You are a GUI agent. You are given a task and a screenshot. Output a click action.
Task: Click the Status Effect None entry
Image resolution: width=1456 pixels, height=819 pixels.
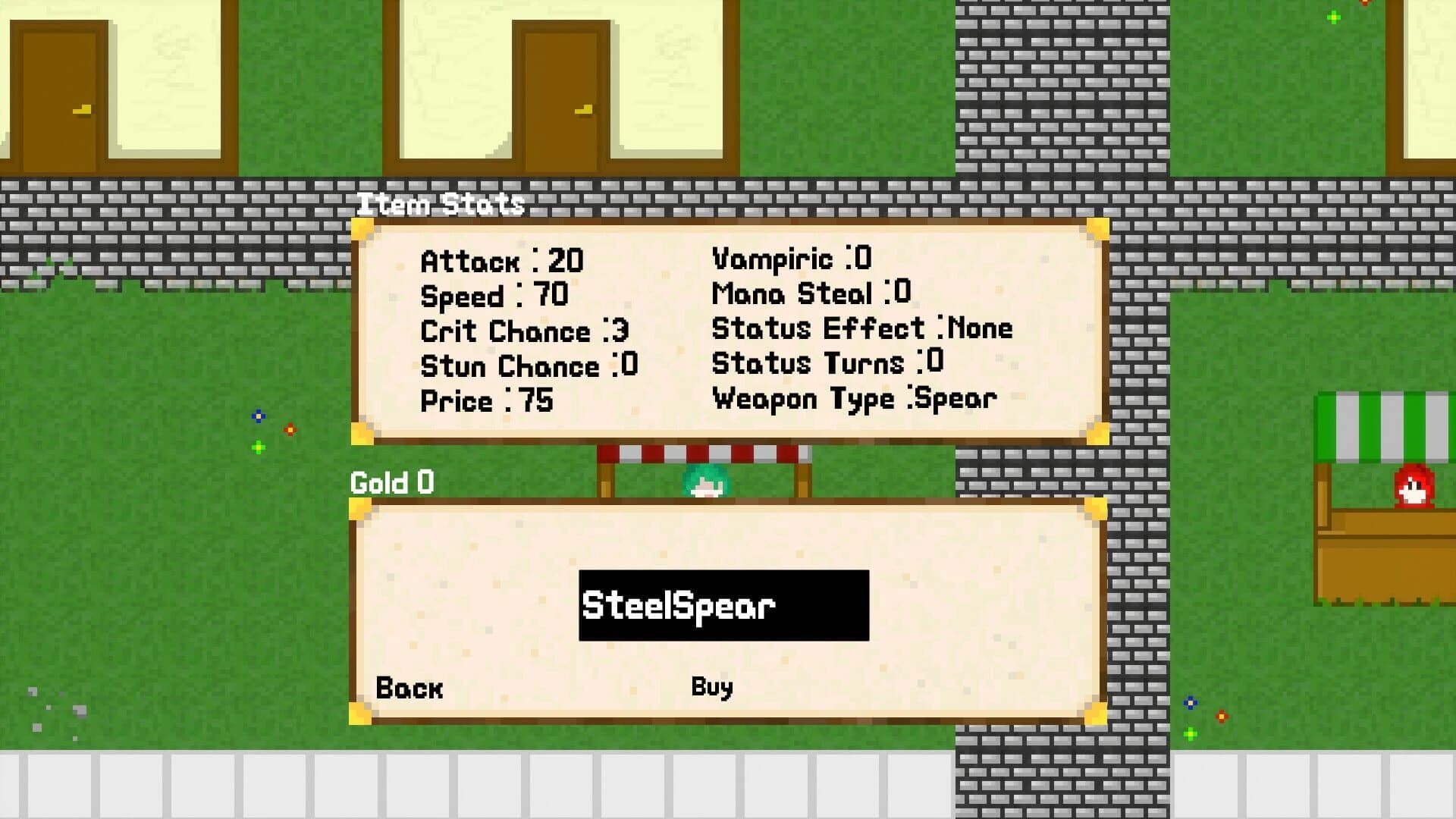tap(861, 328)
